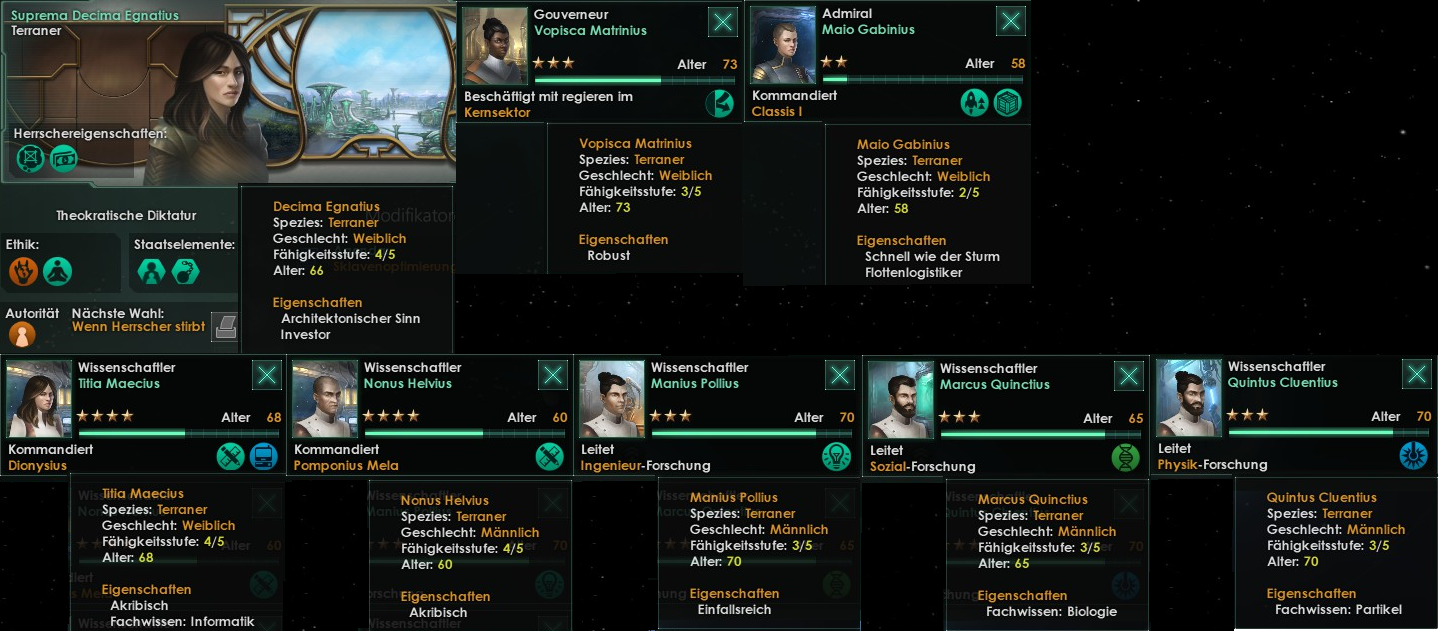The image size is (1438, 631).
Task: Click the money-note ruler trait icon
Action: (x=64, y=158)
